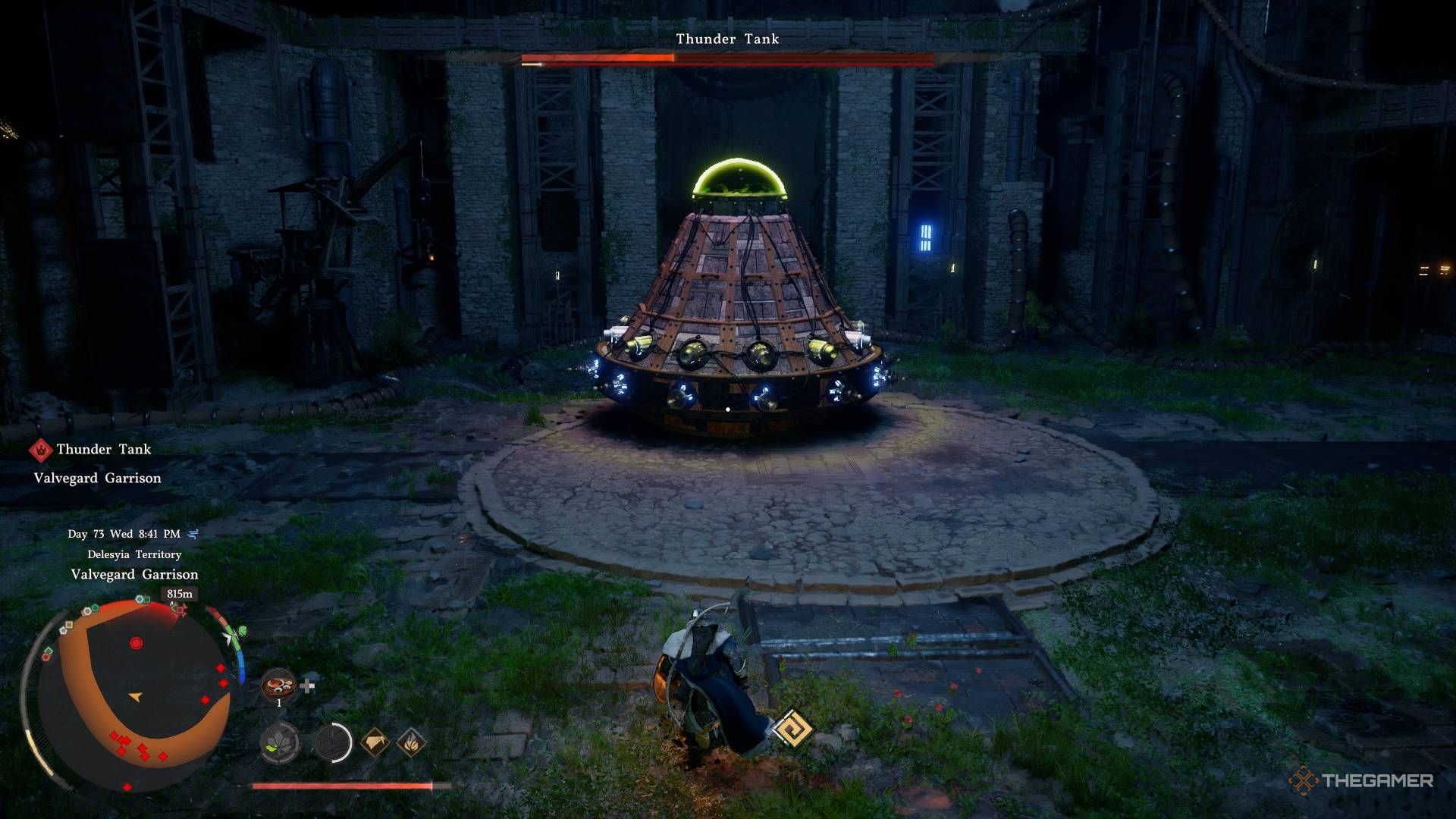
Task: Select the dark circular cooldown skill slot
Action: [x=333, y=742]
